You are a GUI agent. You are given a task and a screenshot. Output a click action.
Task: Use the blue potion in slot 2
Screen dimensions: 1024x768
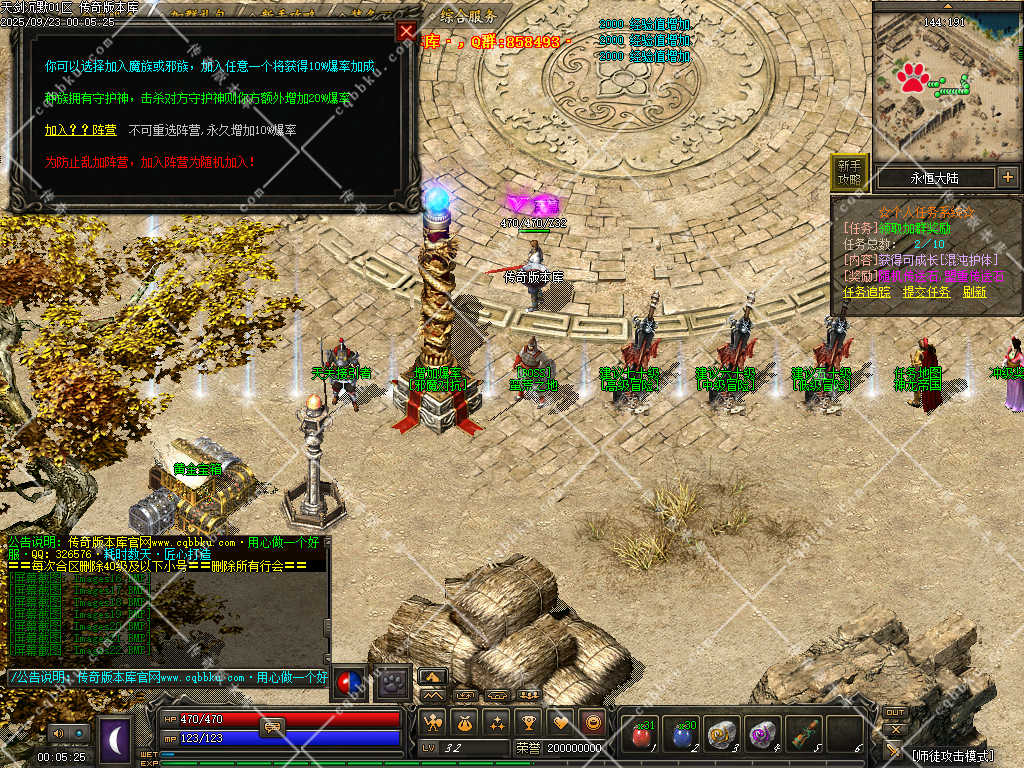click(x=682, y=735)
